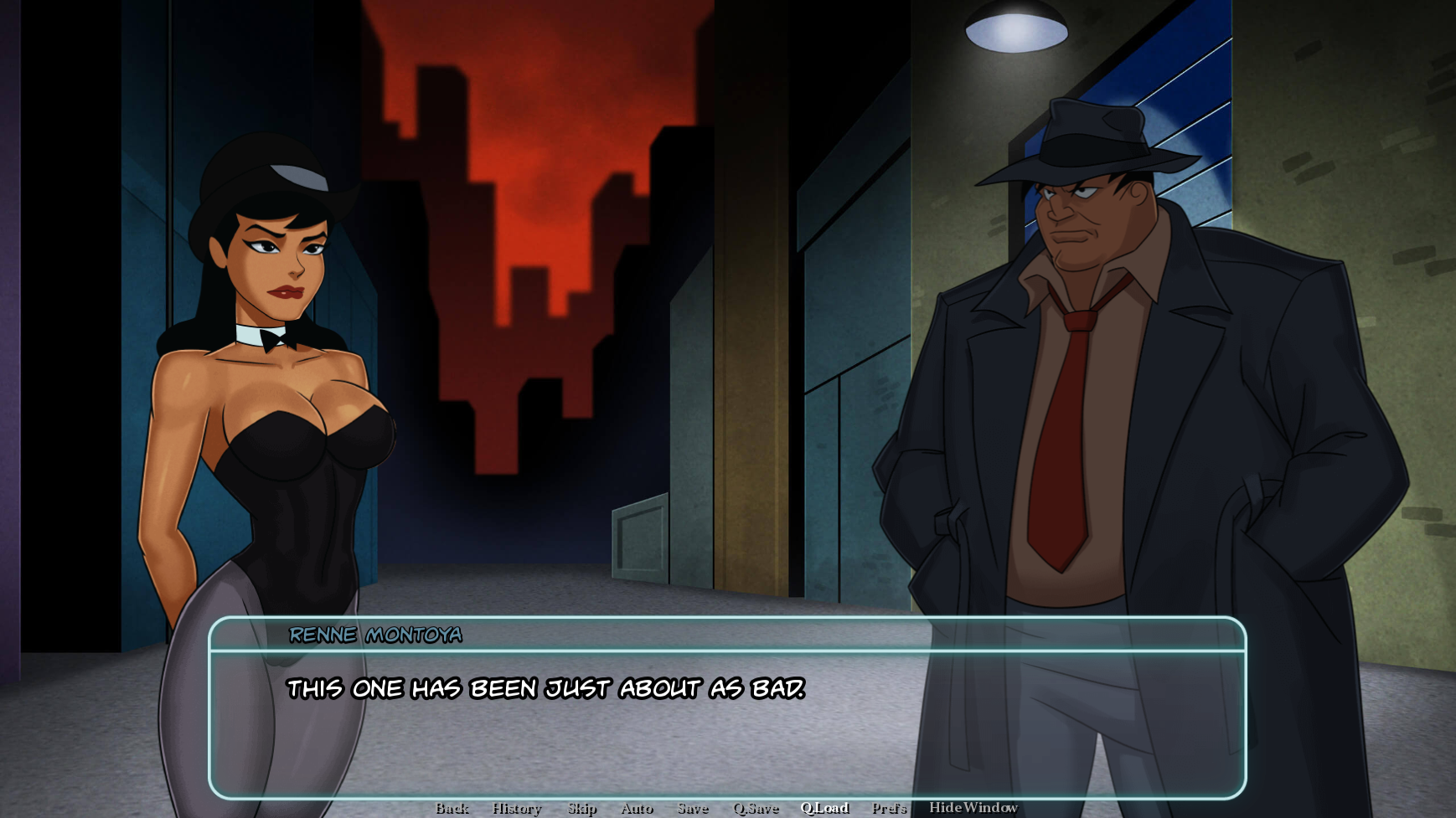Go back one line with Back
Viewport: 1456px width, 818px height.
[x=452, y=808]
